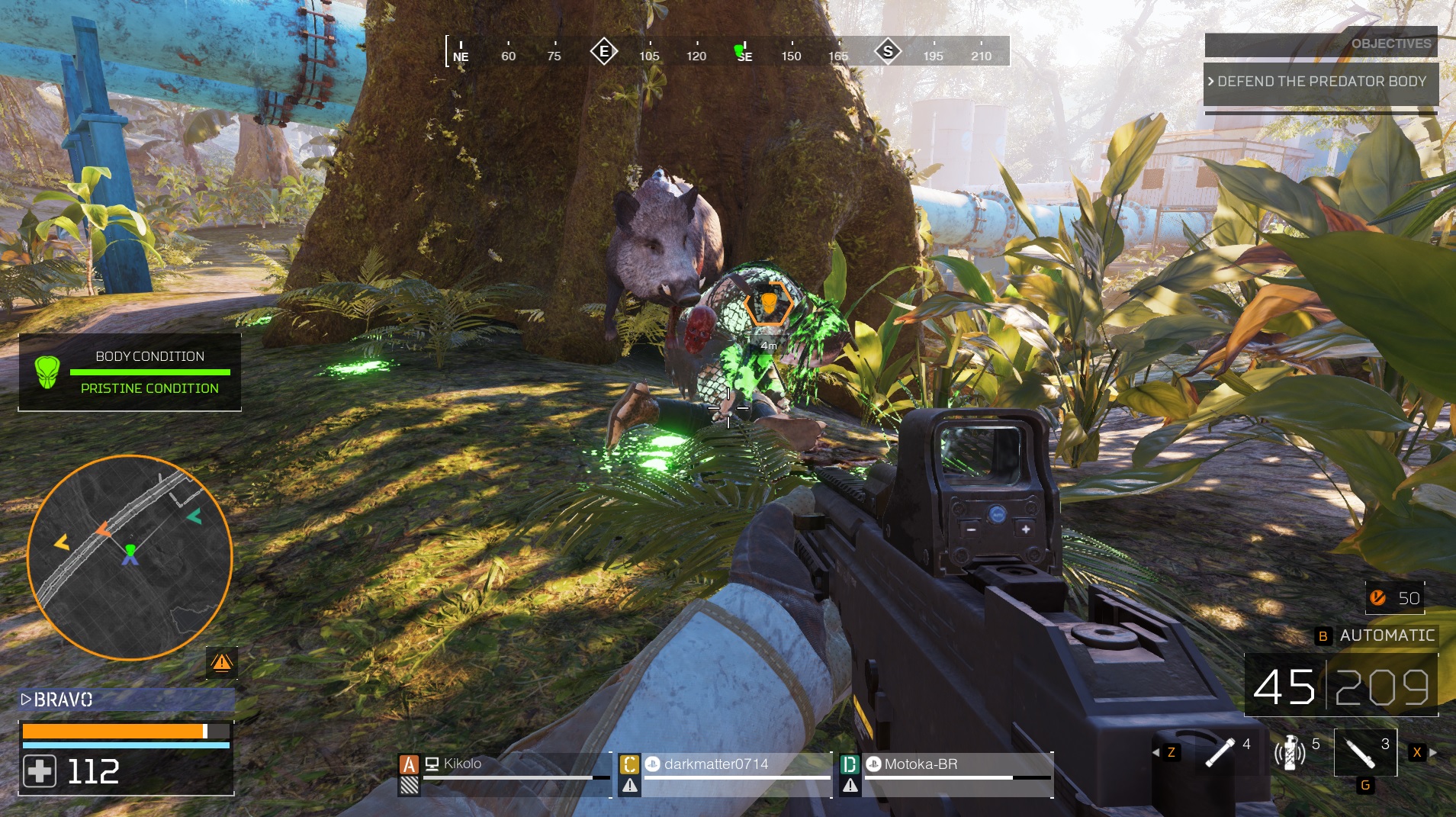The image size is (1456, 817).
Task: Toggle the Automatic fire mode label
Action: coord(1387,635)
